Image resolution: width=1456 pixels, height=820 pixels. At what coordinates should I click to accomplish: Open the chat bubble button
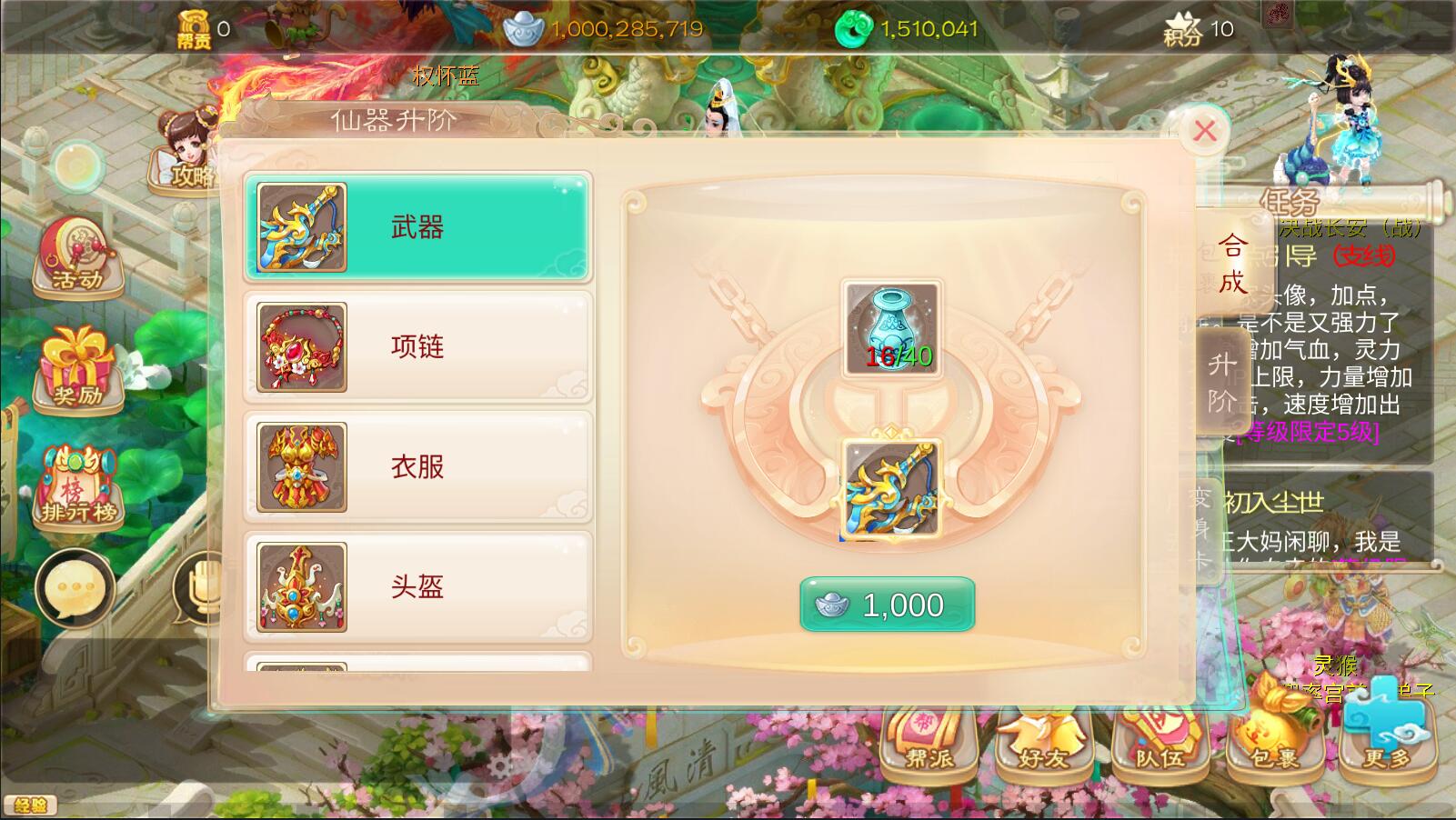75,588
